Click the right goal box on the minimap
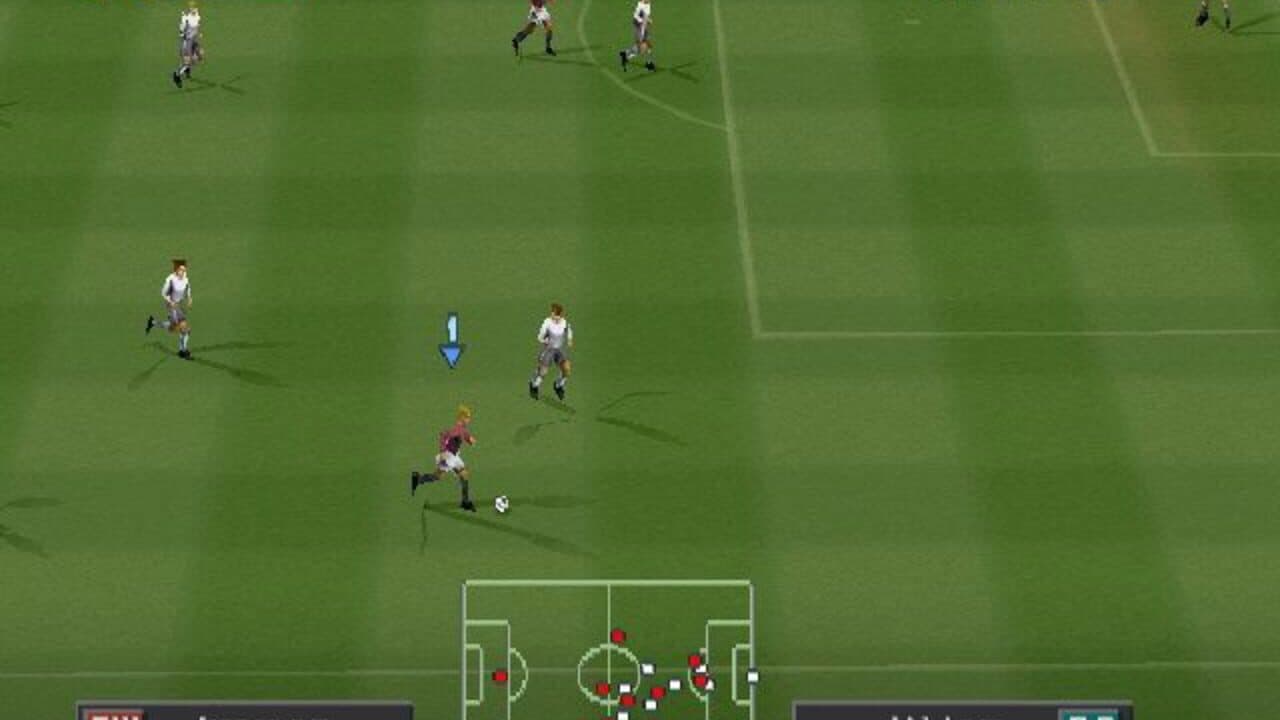Image resolution: width=1280 pixels, height=720 pixels. (x=742, y=673)
